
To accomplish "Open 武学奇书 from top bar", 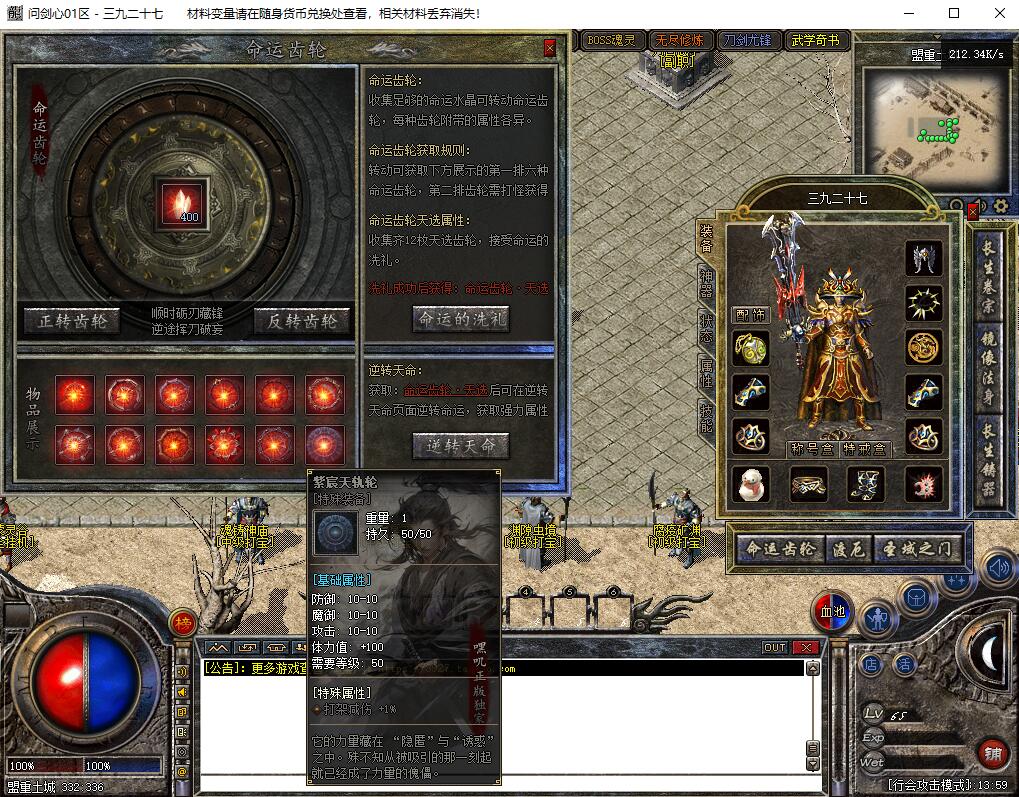I will point(816,41).
